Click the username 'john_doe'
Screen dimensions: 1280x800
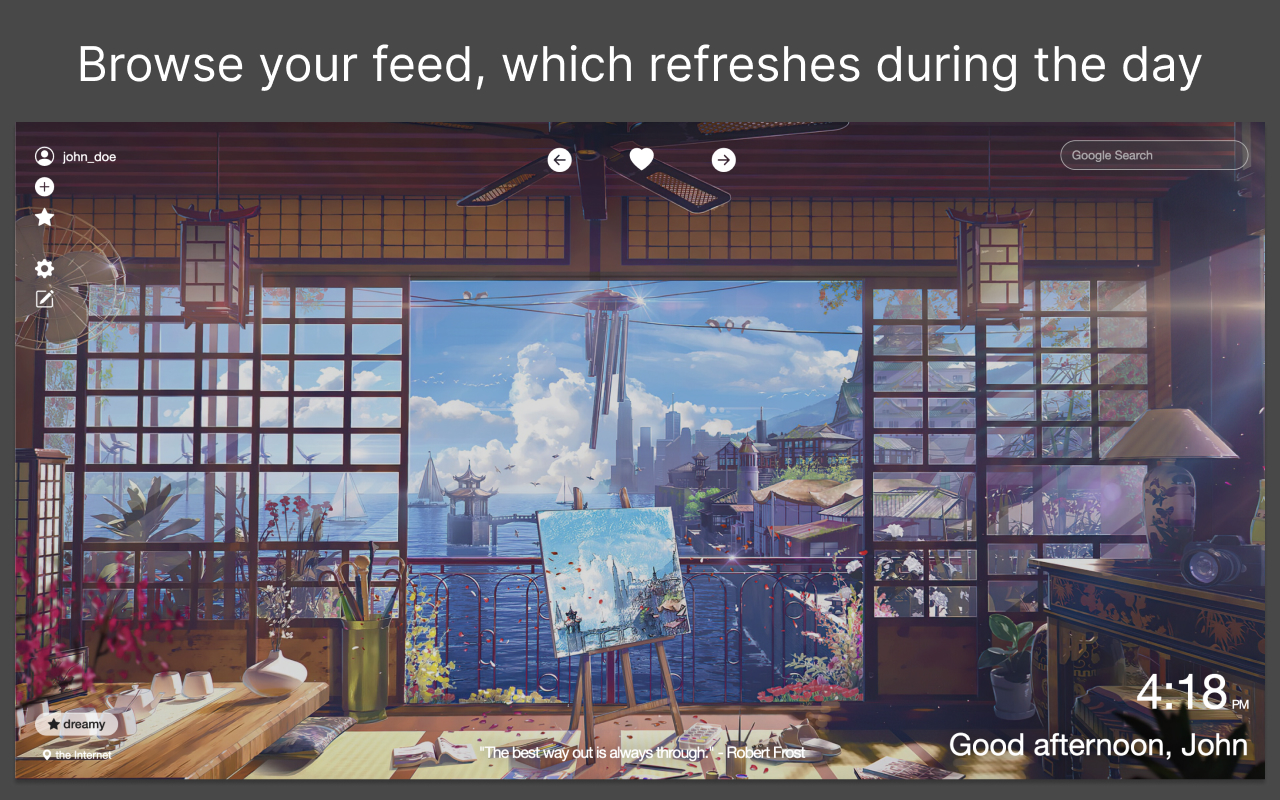click(89, 156)
